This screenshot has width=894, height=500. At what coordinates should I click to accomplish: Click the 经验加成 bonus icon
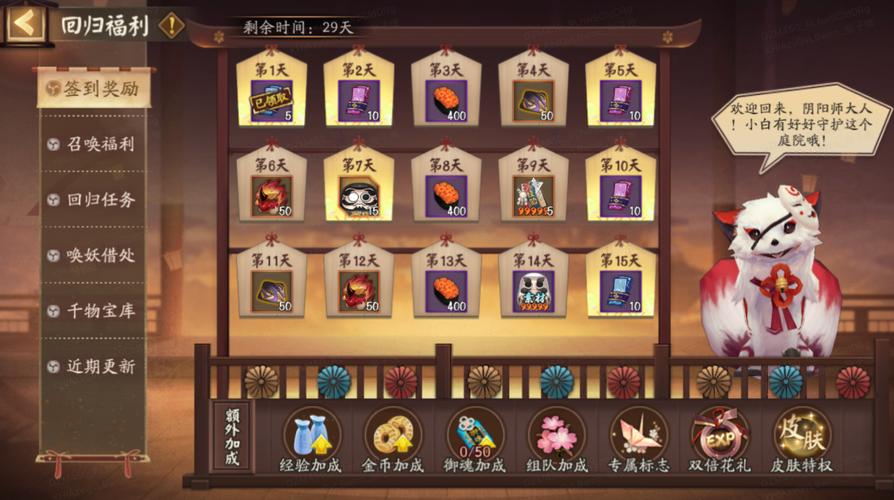coord(311,440)
